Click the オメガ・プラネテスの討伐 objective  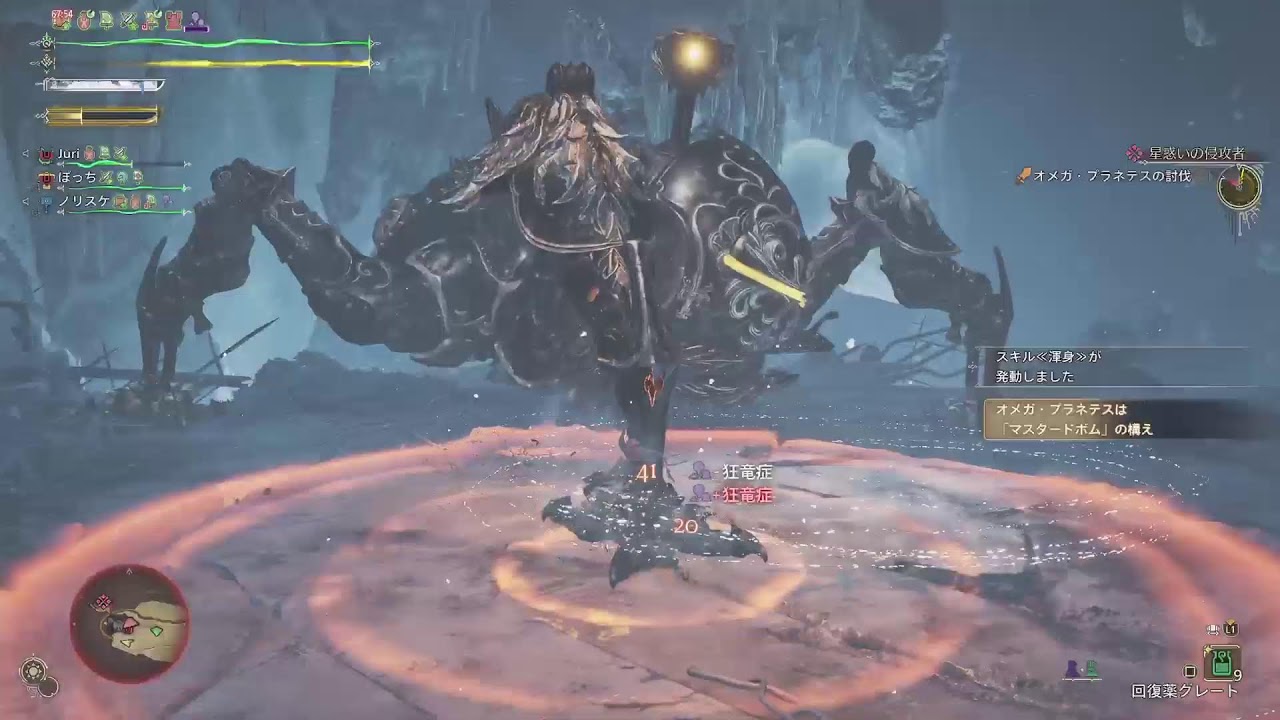tap(1111, 176)
